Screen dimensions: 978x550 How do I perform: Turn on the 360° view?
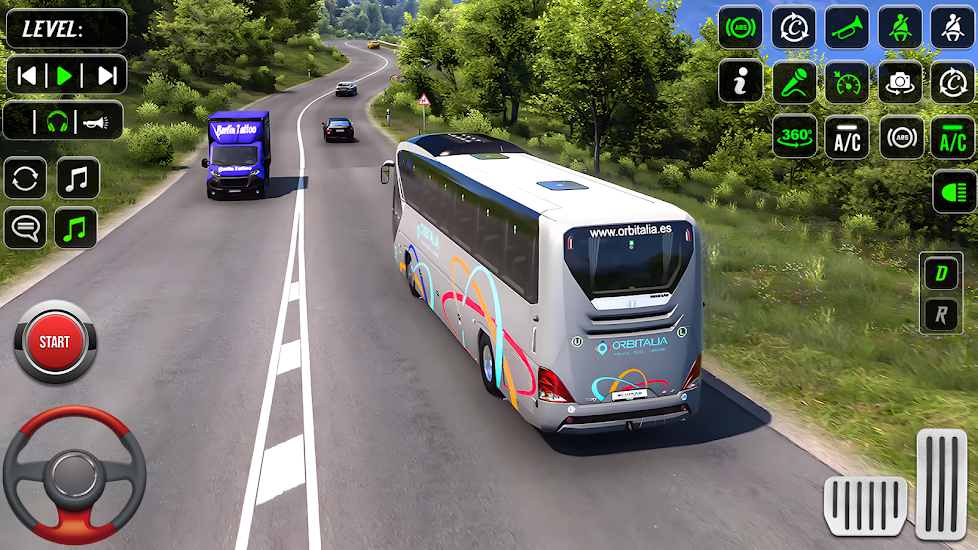point(794,137)
